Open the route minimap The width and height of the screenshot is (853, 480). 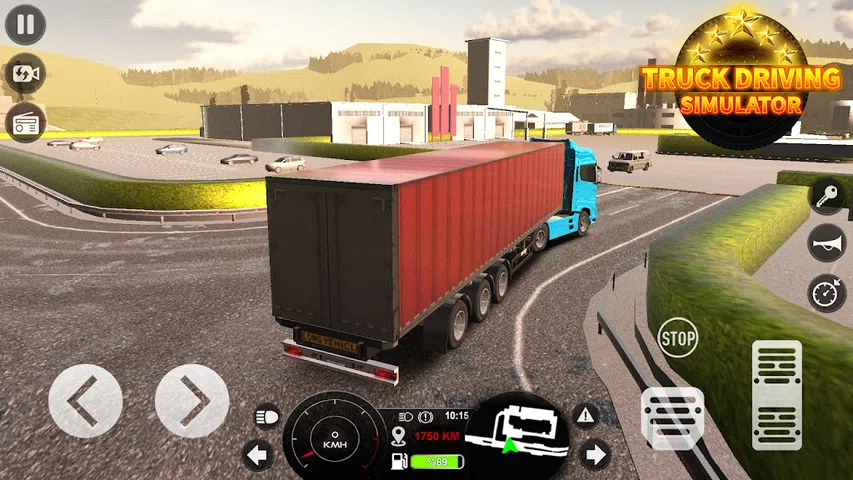click(x=517, y=434)
